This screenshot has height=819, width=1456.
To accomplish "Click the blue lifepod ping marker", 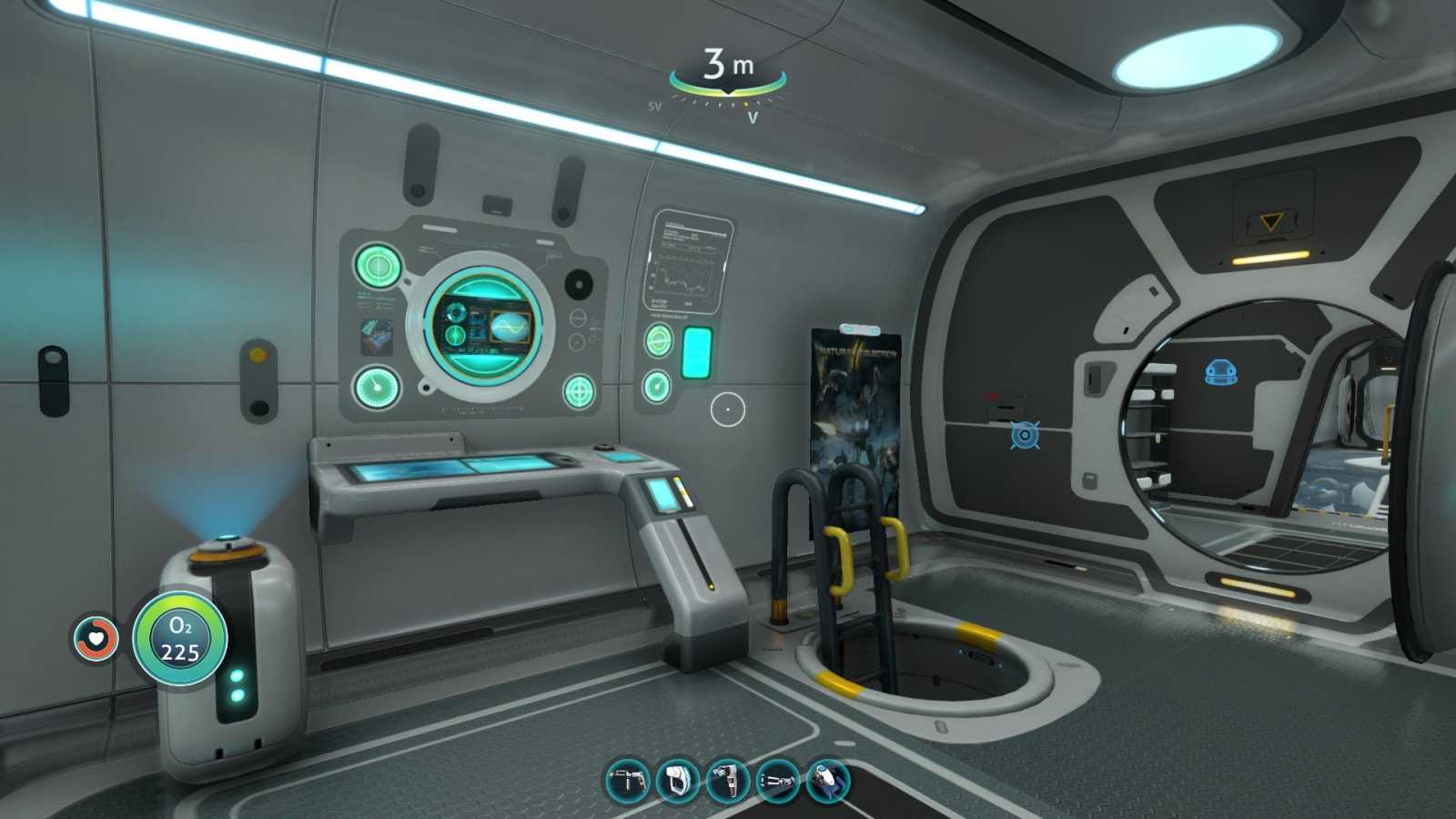I will (x=1220, y=372).
